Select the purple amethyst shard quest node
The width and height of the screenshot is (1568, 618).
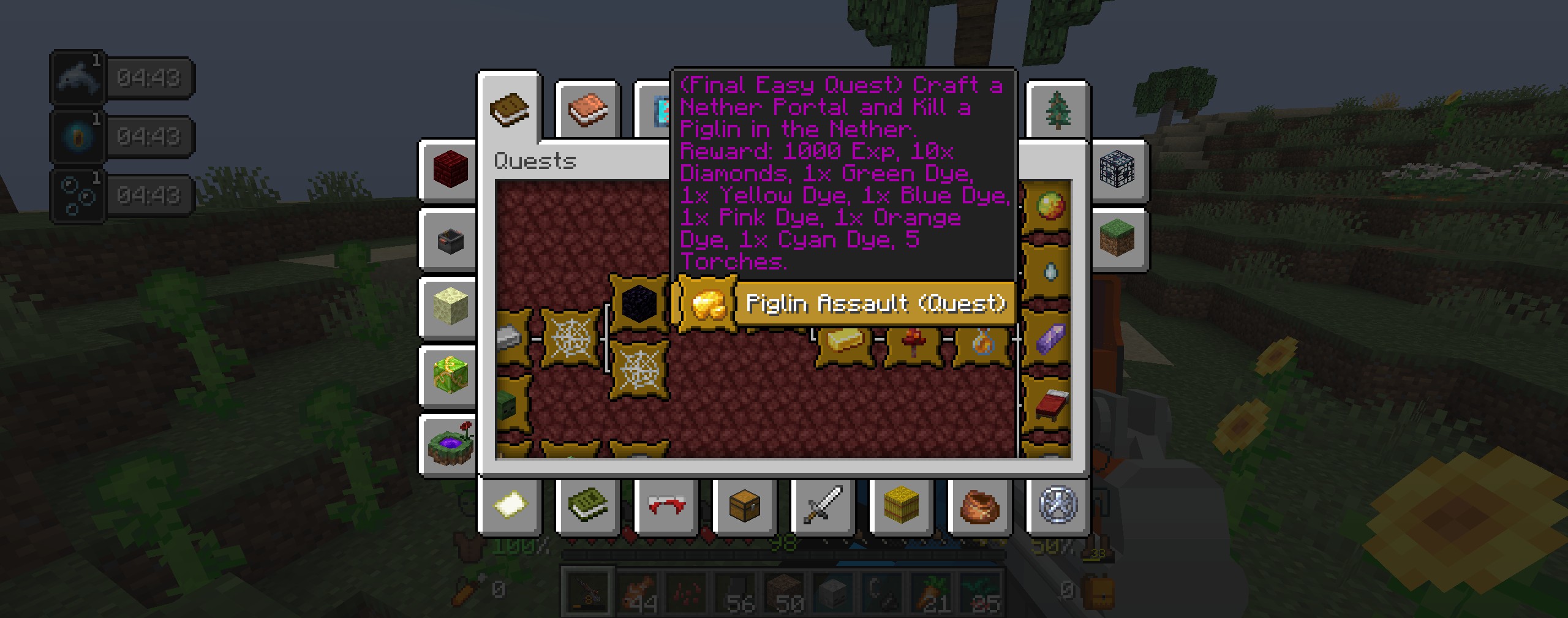click(1050, 338)
